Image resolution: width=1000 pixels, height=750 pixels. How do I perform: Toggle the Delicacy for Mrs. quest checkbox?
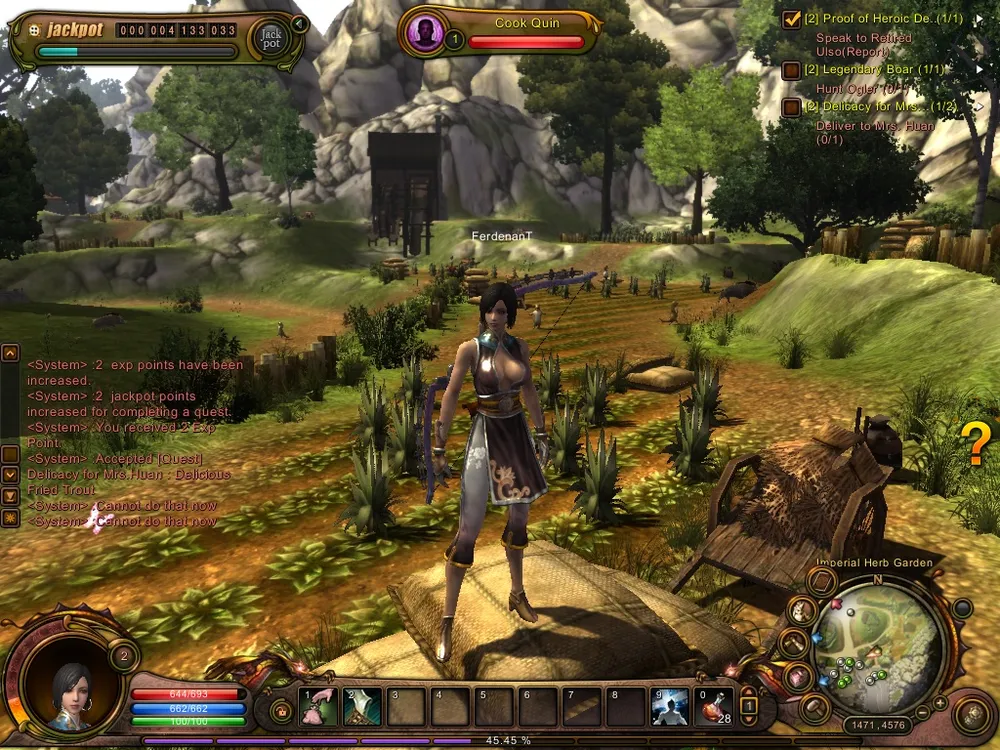pos(791,107)
